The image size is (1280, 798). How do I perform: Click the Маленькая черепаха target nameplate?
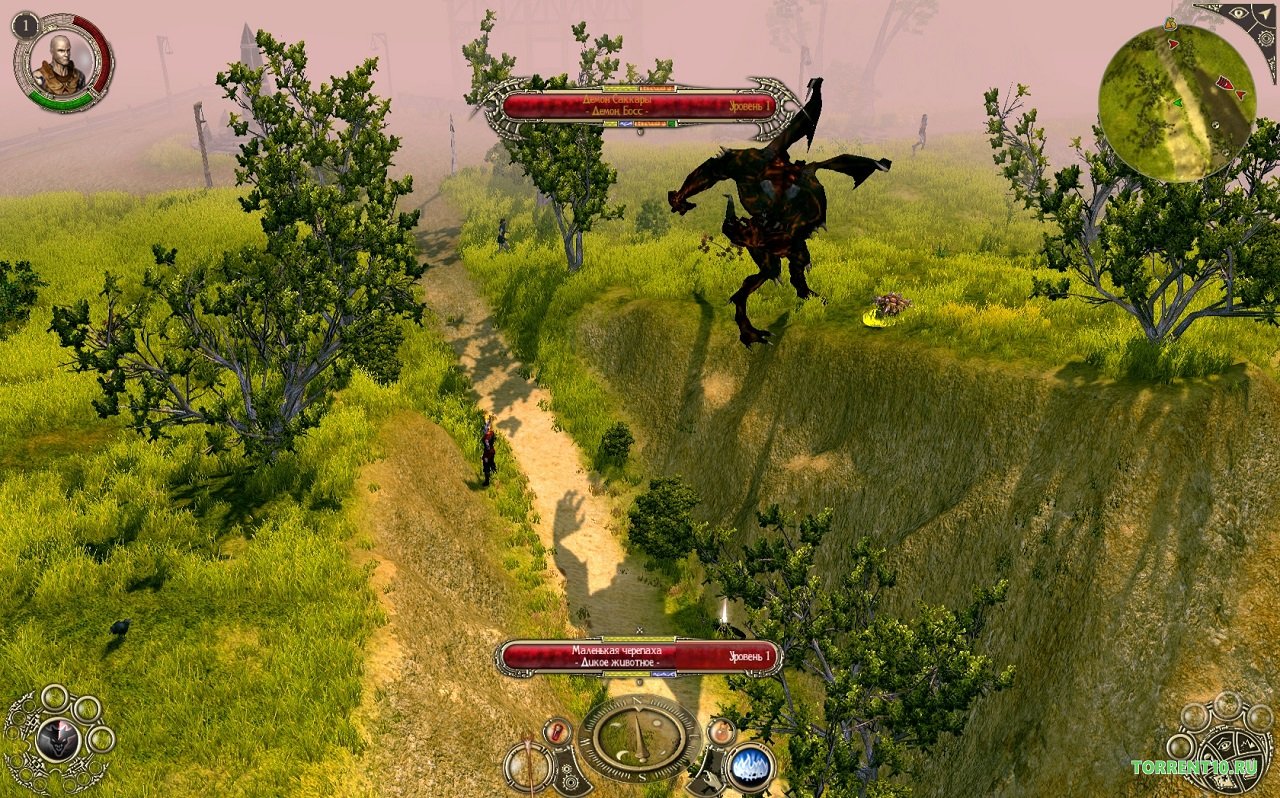638,656
